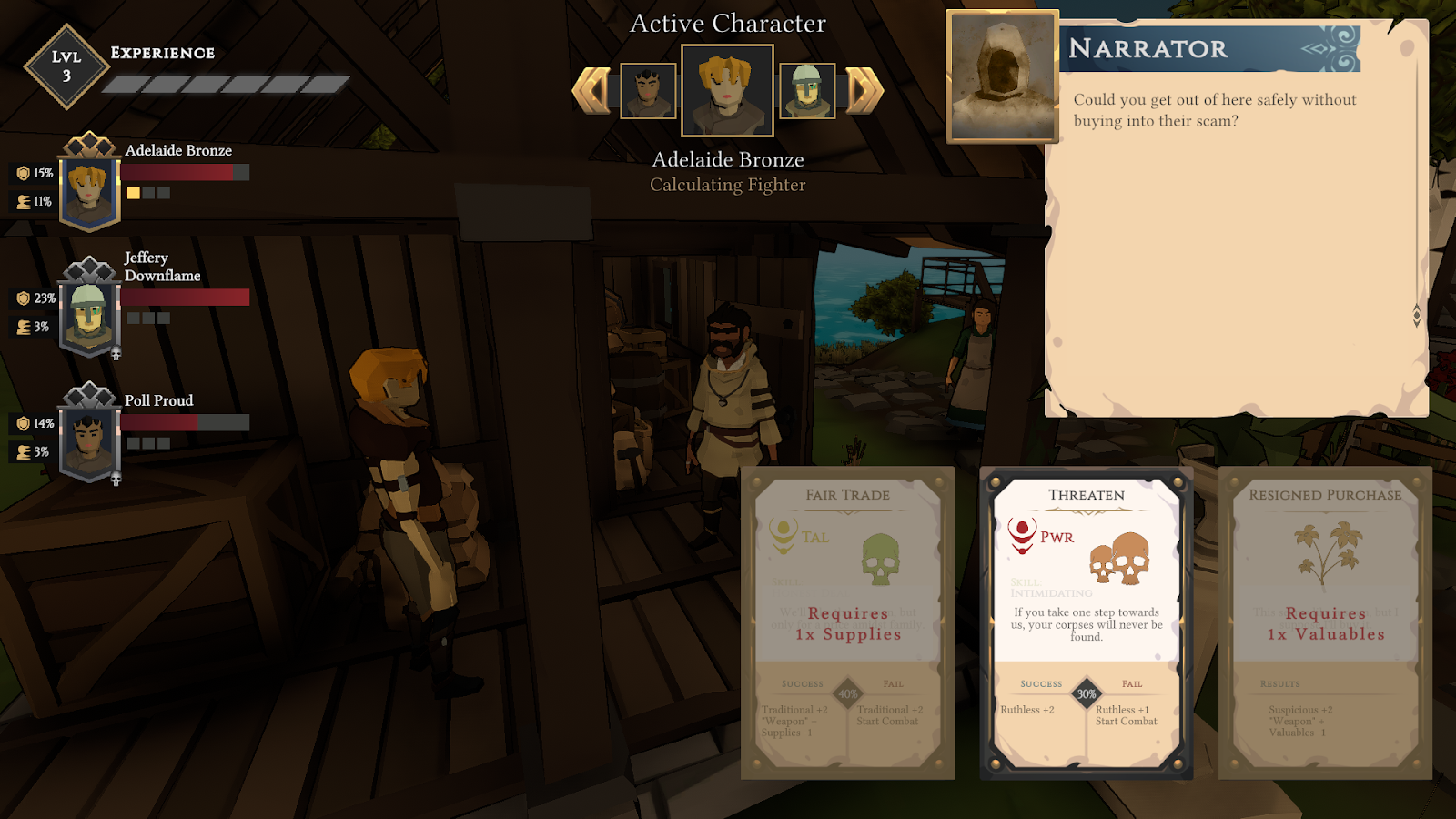Image resolution: width=1456 pixels, height=819 pixels.
Task: Choose the Threaten action card
Action: (1086, 622)
